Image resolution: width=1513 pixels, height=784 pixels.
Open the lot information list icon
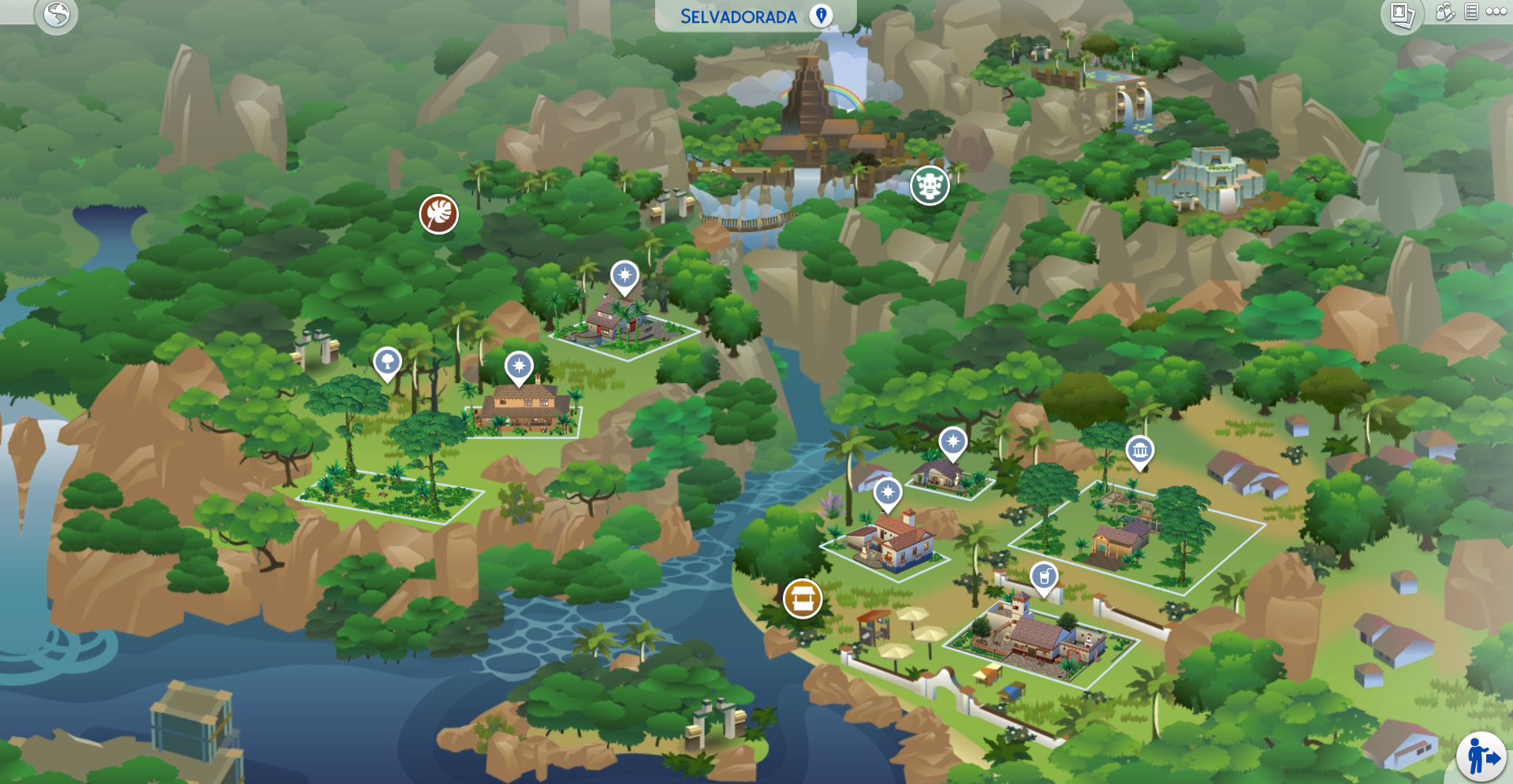coord(1471,11)
